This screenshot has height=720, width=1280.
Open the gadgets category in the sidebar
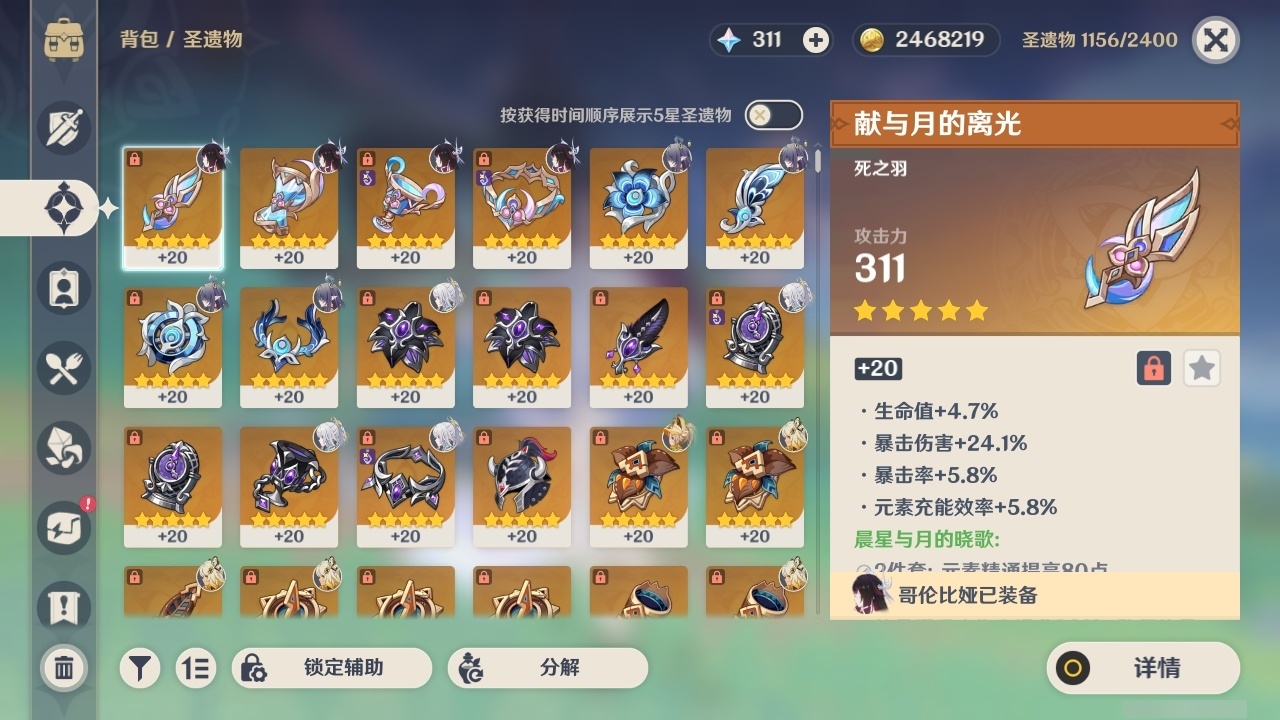click(x=62, y=528)
